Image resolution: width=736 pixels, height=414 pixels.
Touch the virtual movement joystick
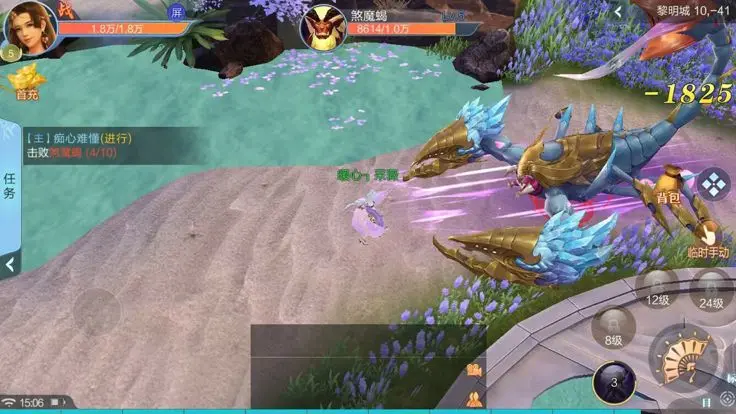click(99, 312)
